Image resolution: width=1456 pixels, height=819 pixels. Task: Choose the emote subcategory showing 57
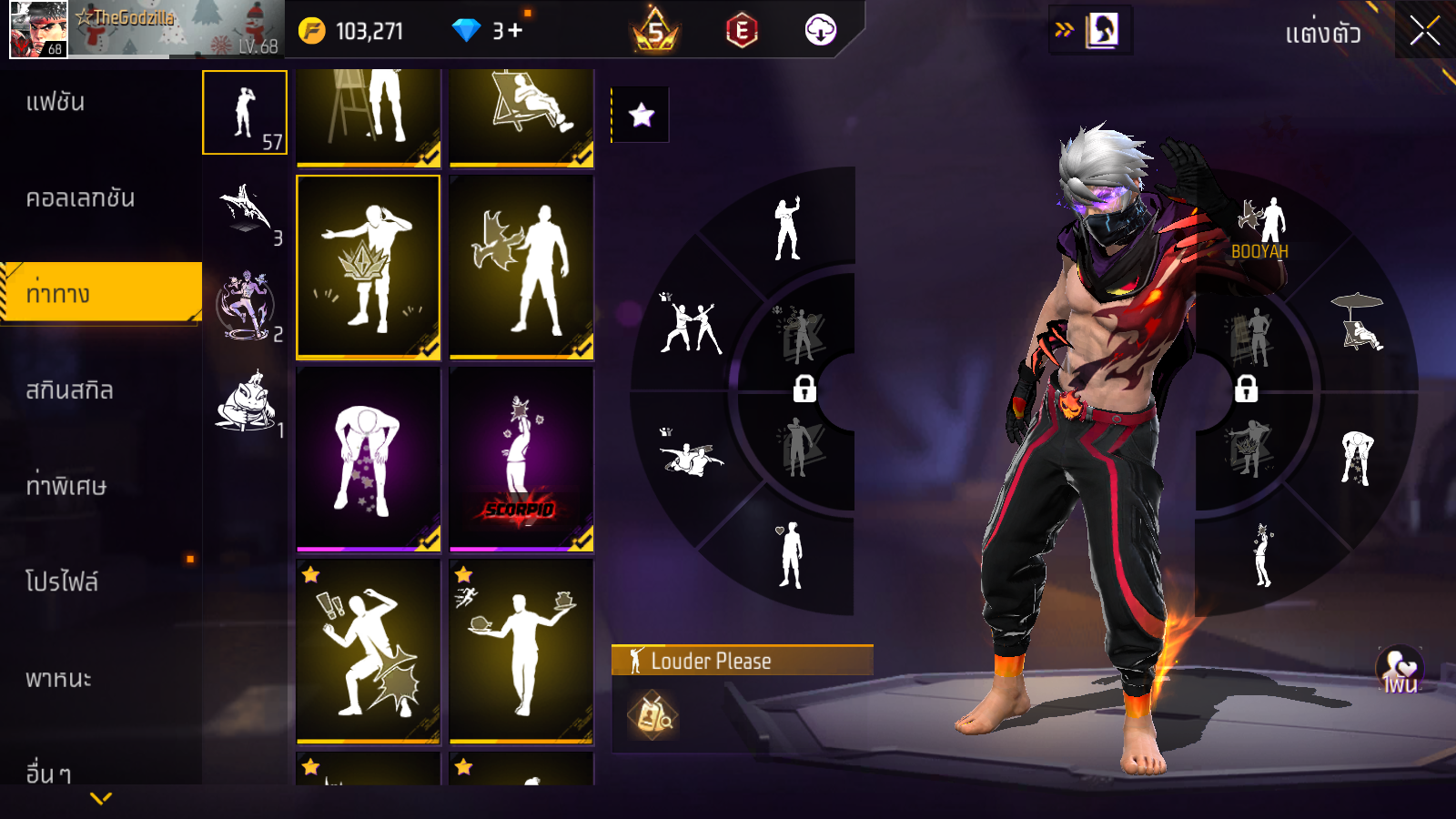(x=245, y=113)
